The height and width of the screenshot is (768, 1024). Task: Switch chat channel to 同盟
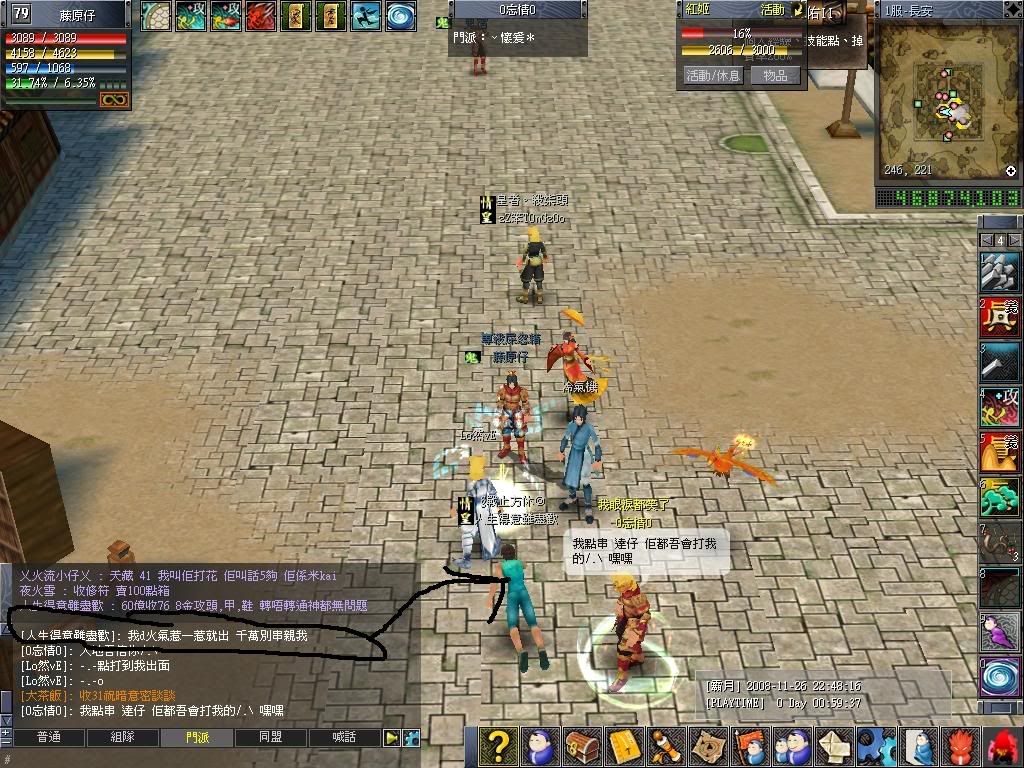point(270,738)
